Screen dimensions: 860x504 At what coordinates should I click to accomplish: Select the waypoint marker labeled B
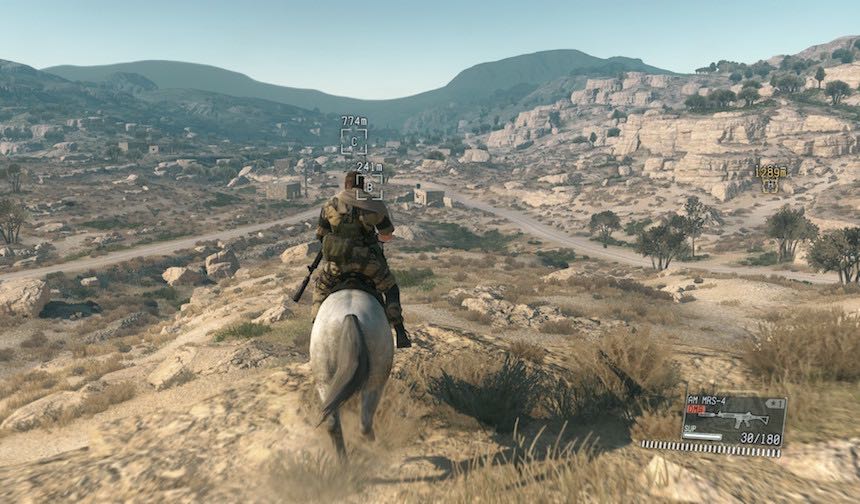point(369,186)
